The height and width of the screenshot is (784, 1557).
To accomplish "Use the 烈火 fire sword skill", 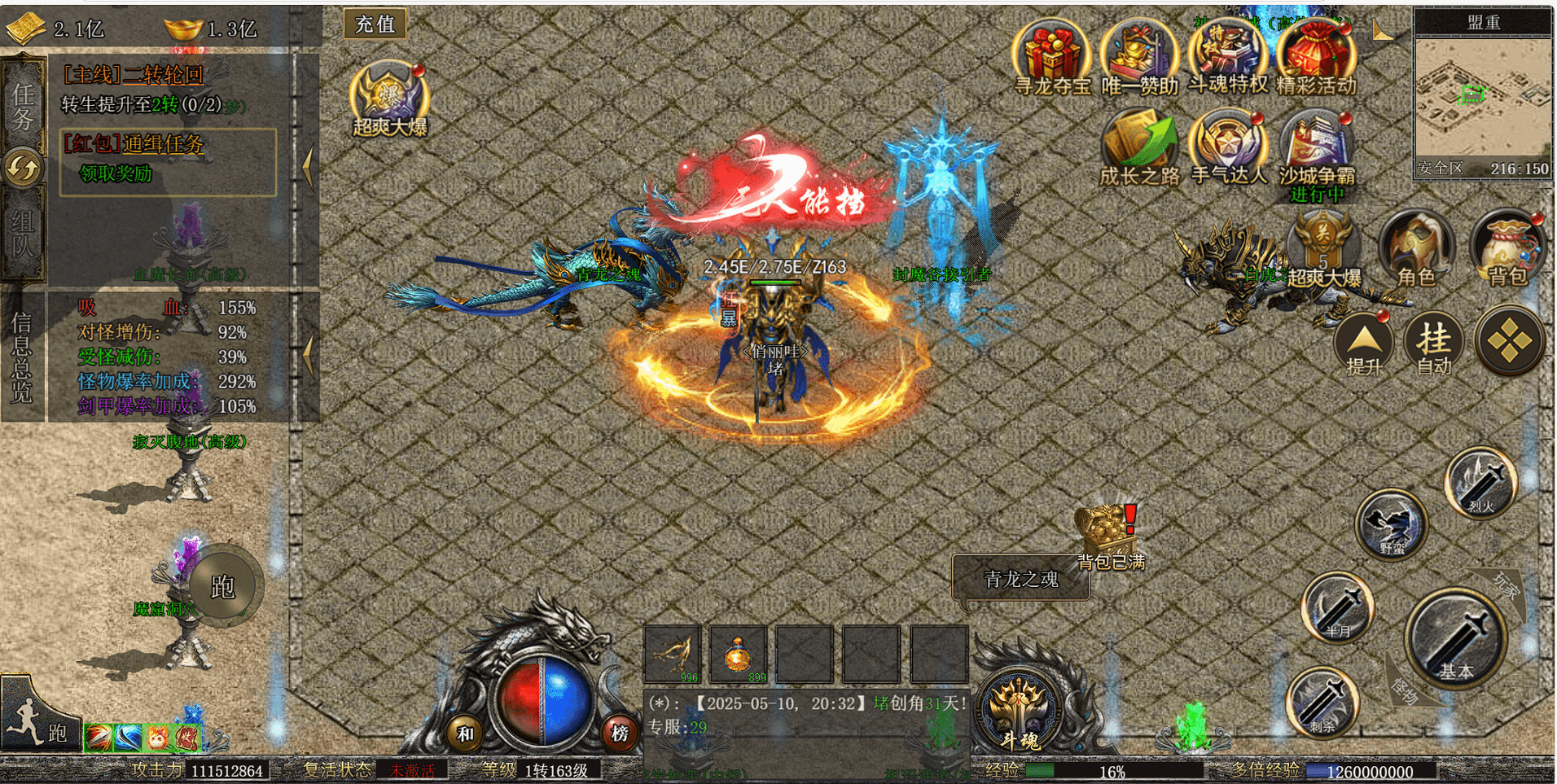I will [x=1480, y=483].
